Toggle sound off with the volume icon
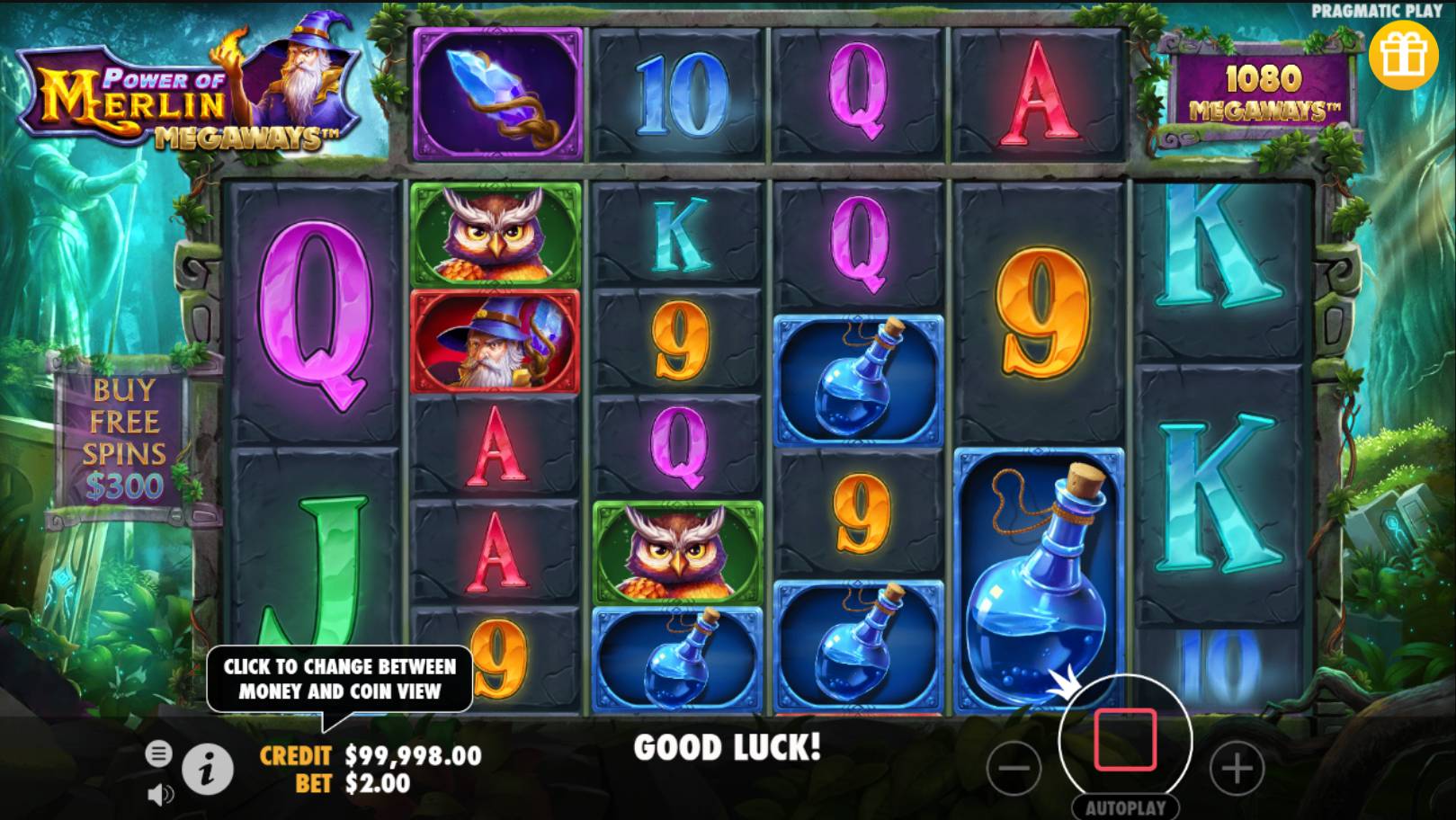 click(160, 794)
